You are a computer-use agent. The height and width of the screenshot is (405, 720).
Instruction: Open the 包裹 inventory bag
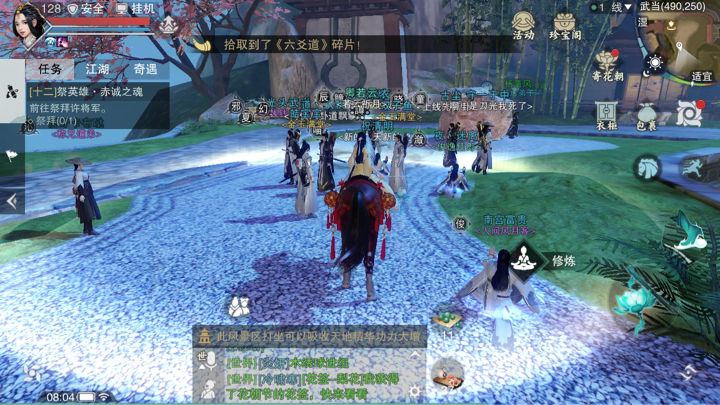[x=647, y=114]
